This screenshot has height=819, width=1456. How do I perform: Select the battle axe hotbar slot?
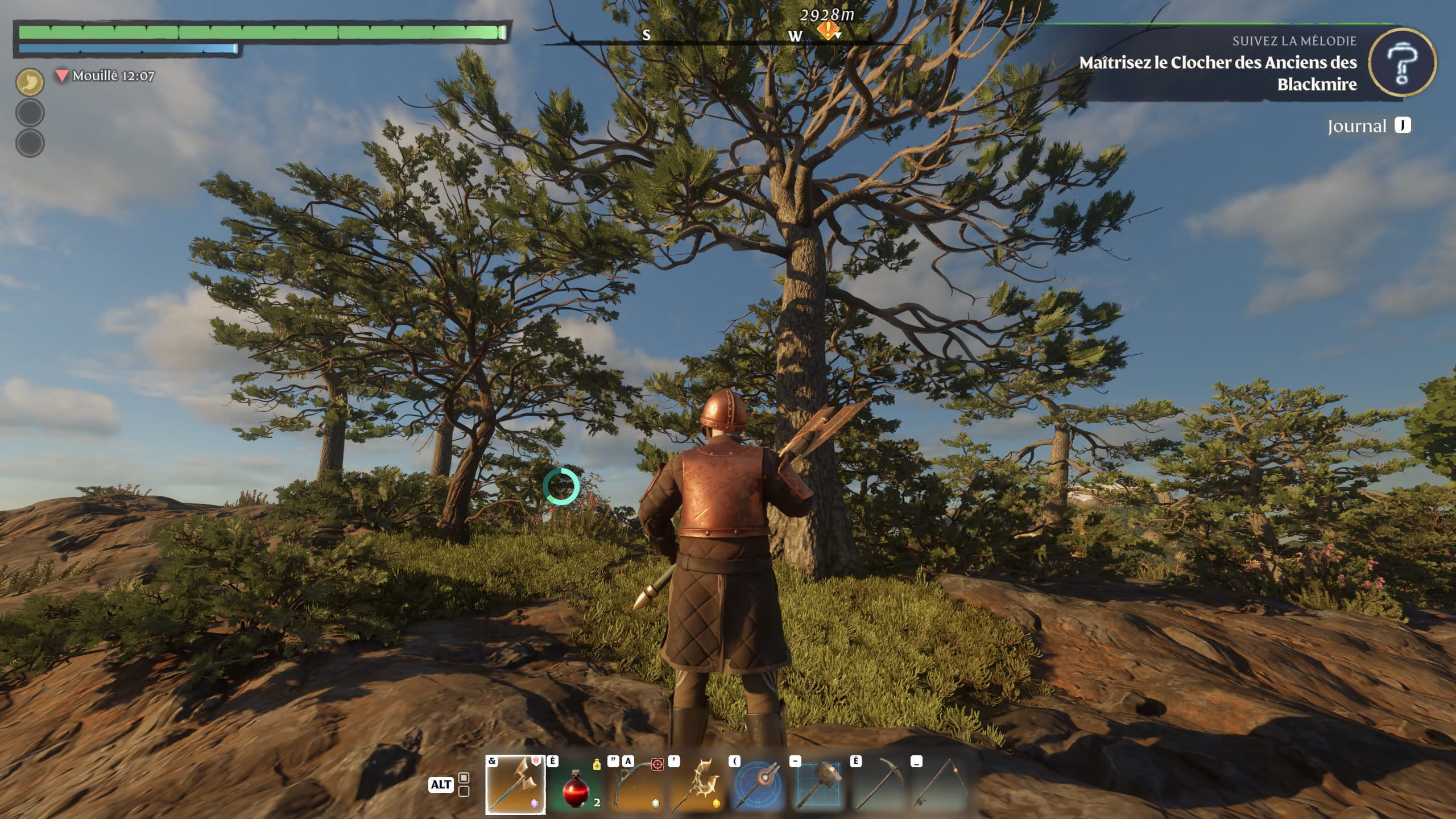coord(515,785)
